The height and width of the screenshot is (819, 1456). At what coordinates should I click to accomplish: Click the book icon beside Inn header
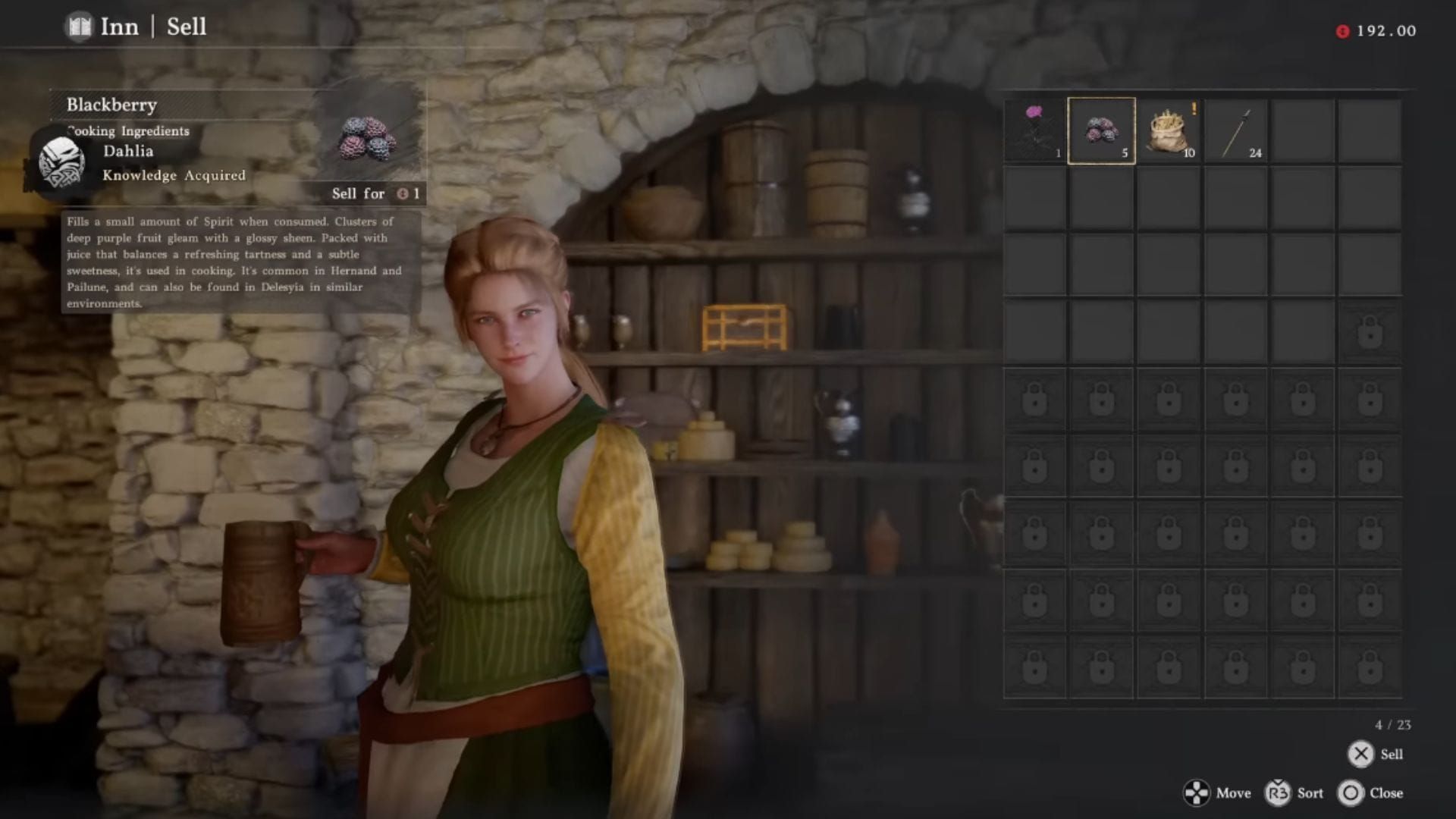click(78, 27)
